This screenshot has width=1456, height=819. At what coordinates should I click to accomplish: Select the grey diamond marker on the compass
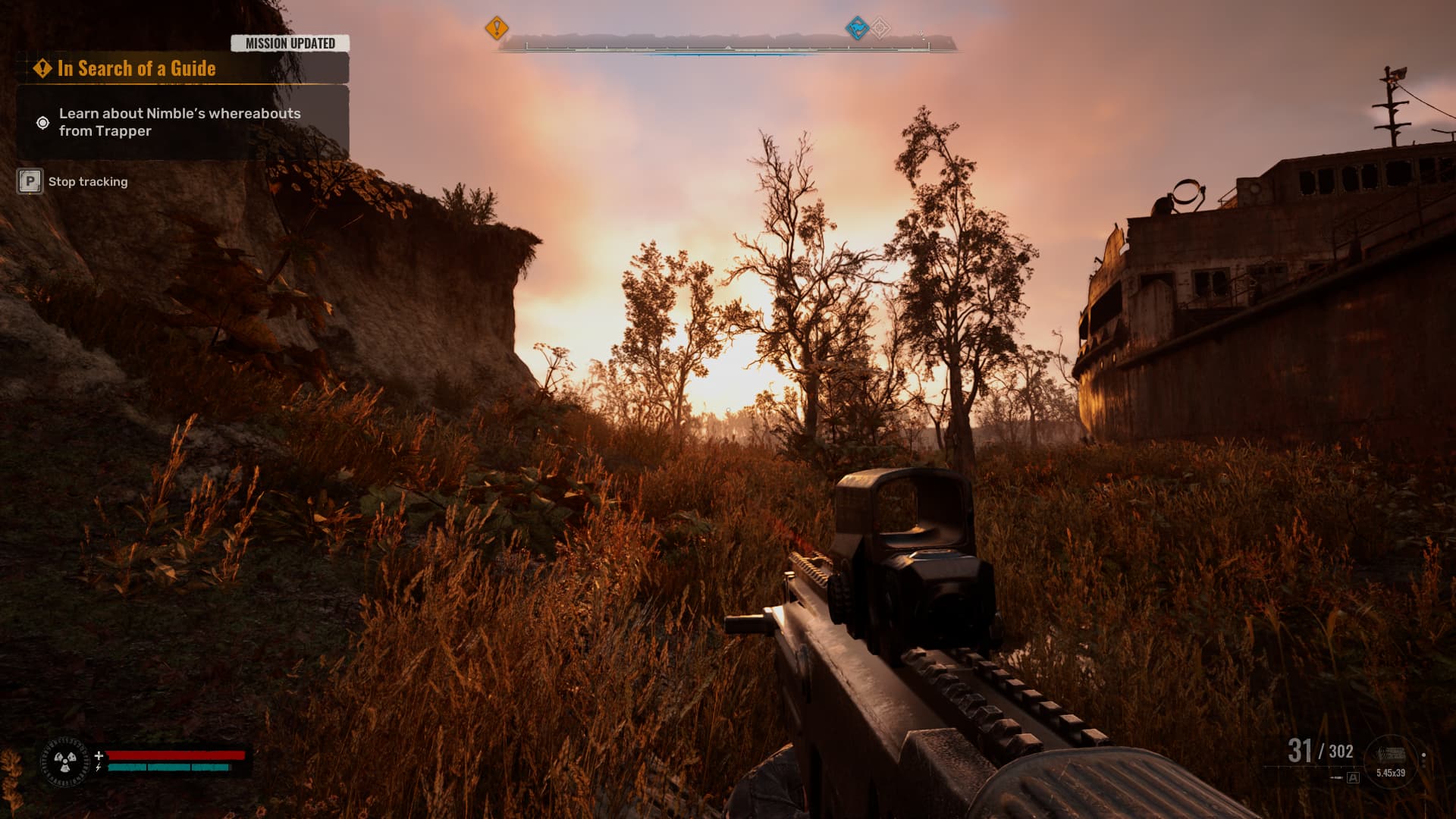click(x=880, y=29)
